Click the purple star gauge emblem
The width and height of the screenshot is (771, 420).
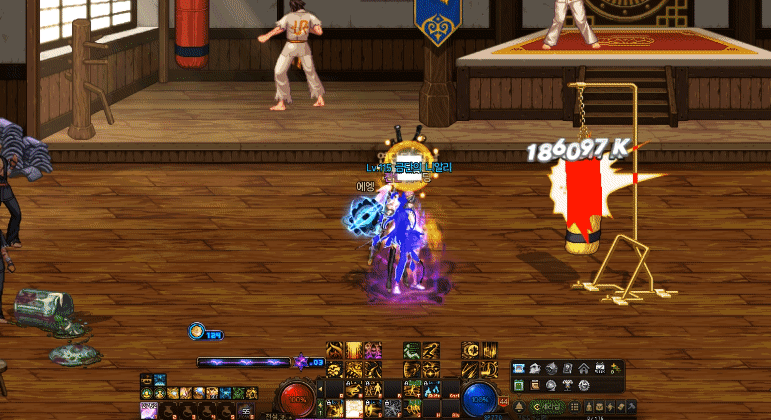[x=300, y=362]
